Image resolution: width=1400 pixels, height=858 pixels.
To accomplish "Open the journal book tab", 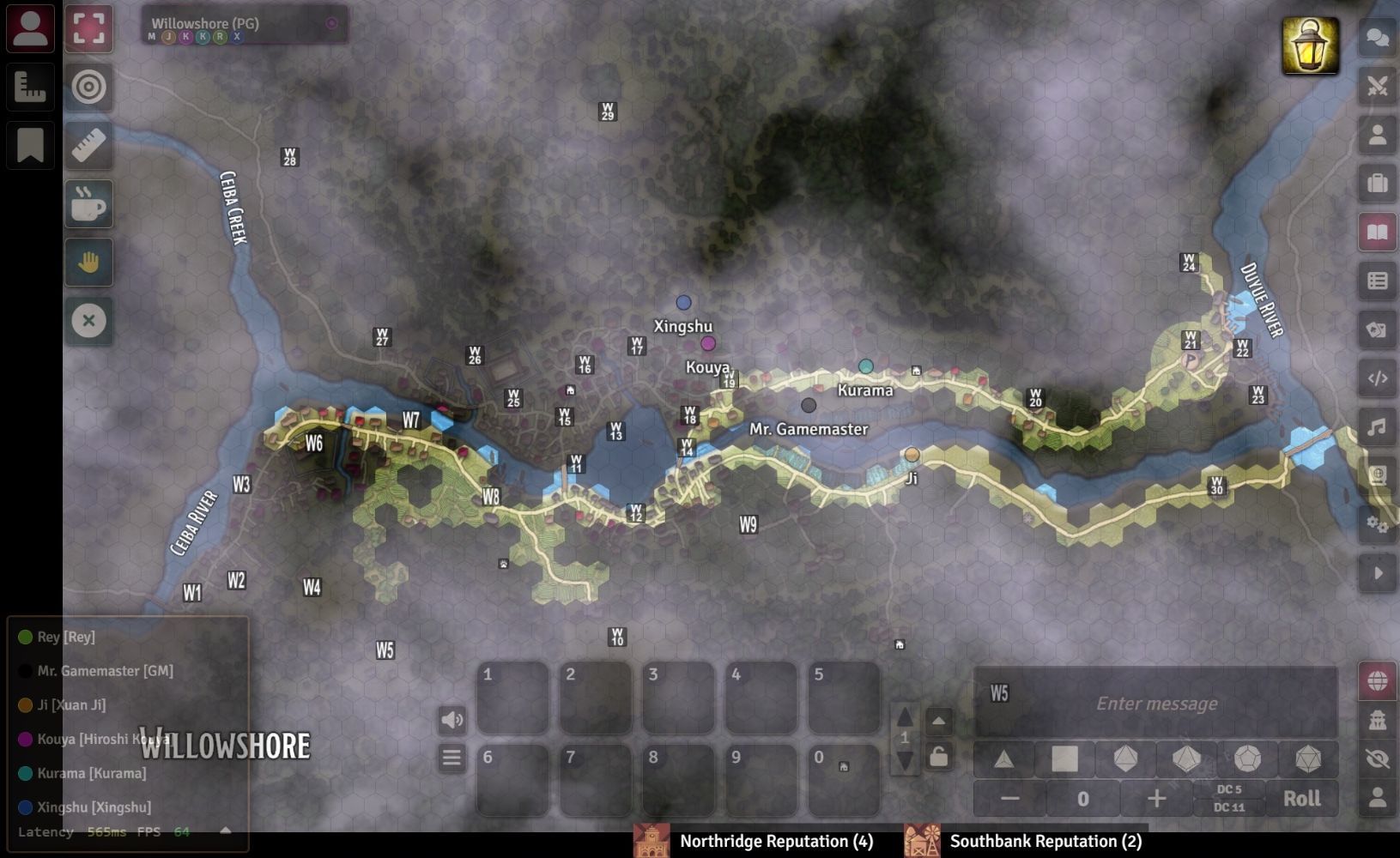I will point(1377,233).
